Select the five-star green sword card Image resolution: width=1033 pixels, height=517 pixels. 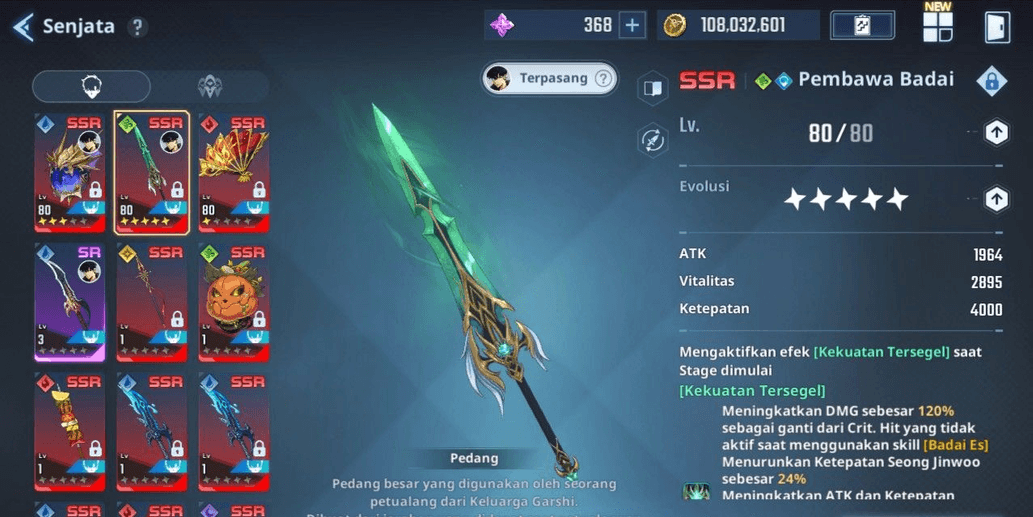[151, 172]
